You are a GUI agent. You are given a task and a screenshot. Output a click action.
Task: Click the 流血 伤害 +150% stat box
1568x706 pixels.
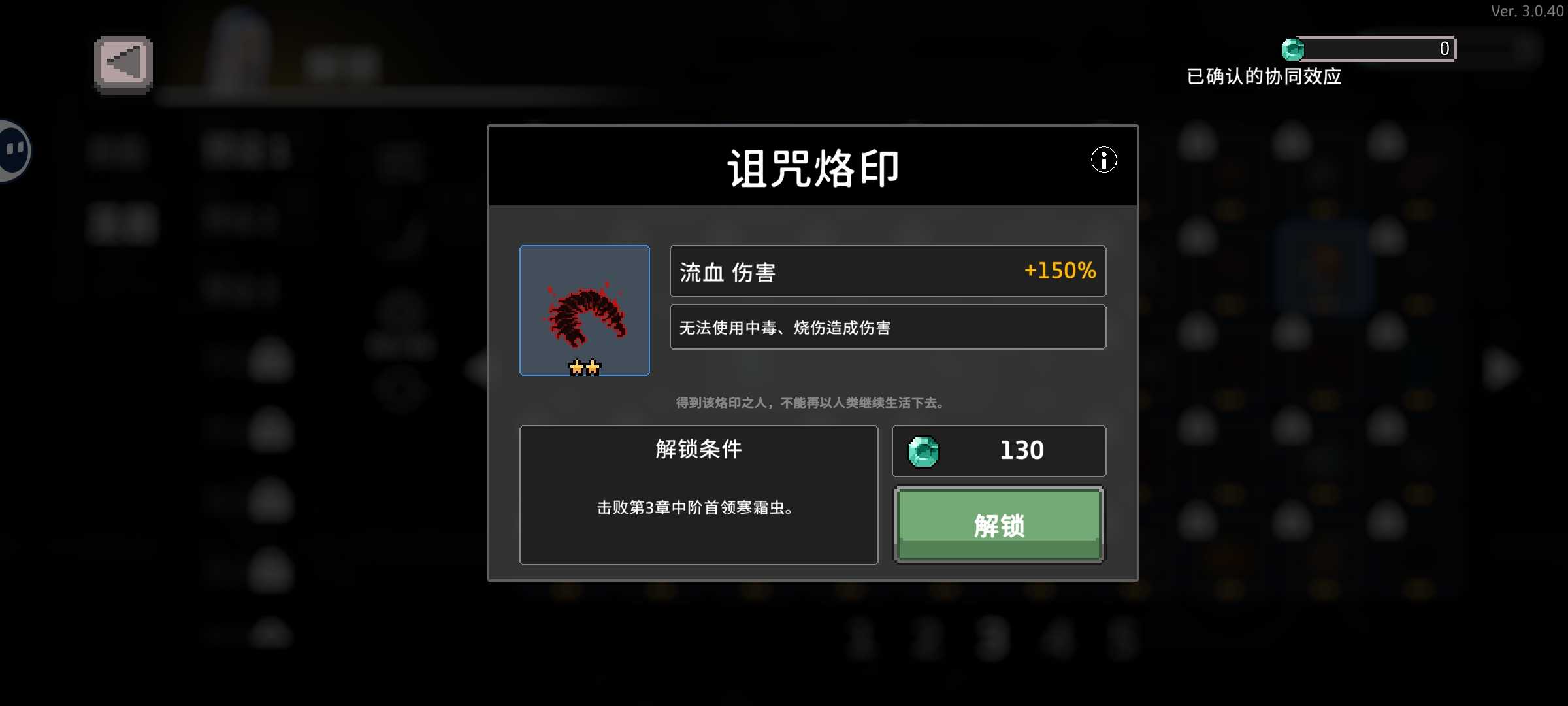888,271
